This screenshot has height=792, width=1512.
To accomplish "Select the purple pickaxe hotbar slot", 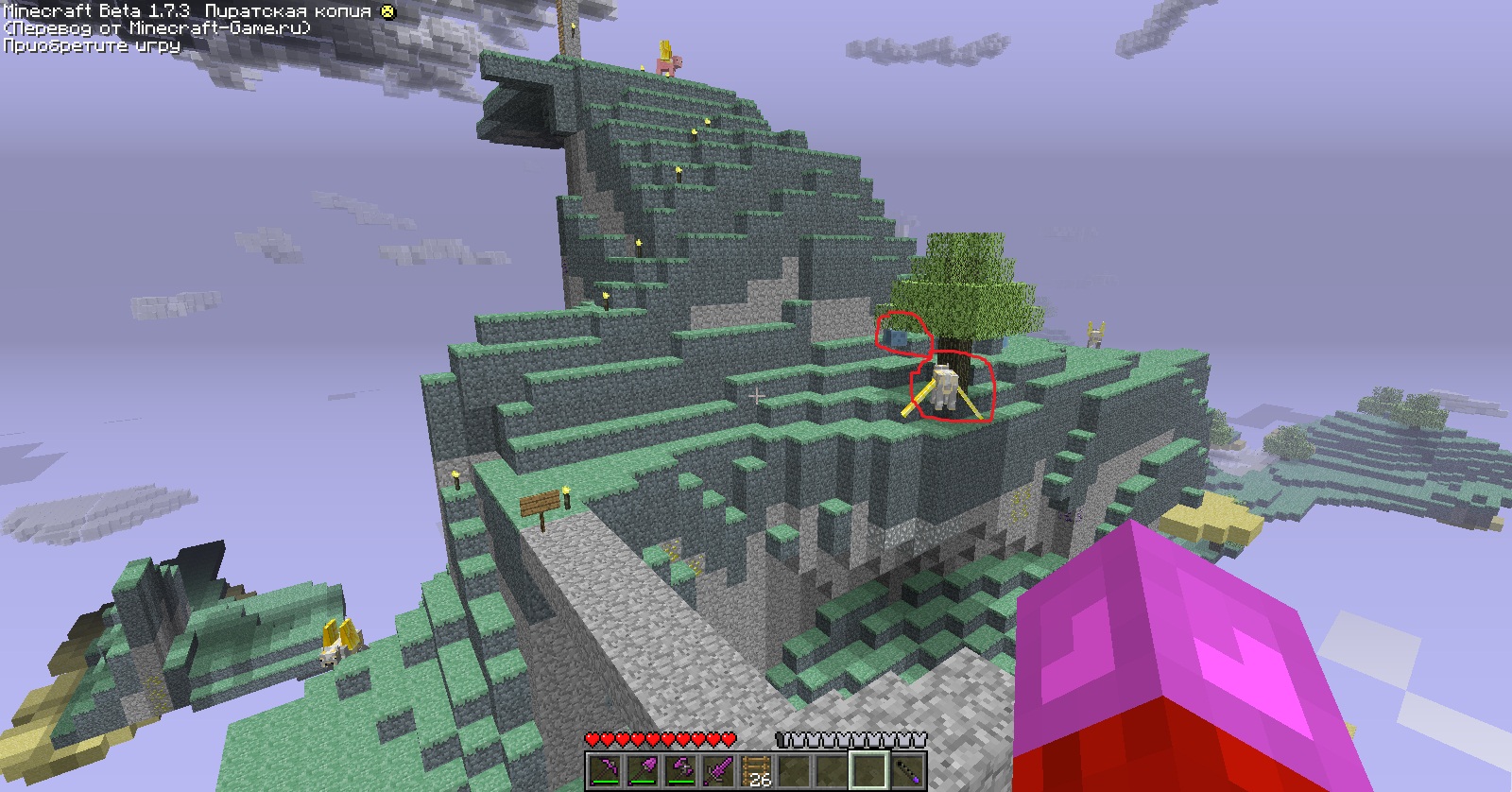I will (x=605, y=770).
